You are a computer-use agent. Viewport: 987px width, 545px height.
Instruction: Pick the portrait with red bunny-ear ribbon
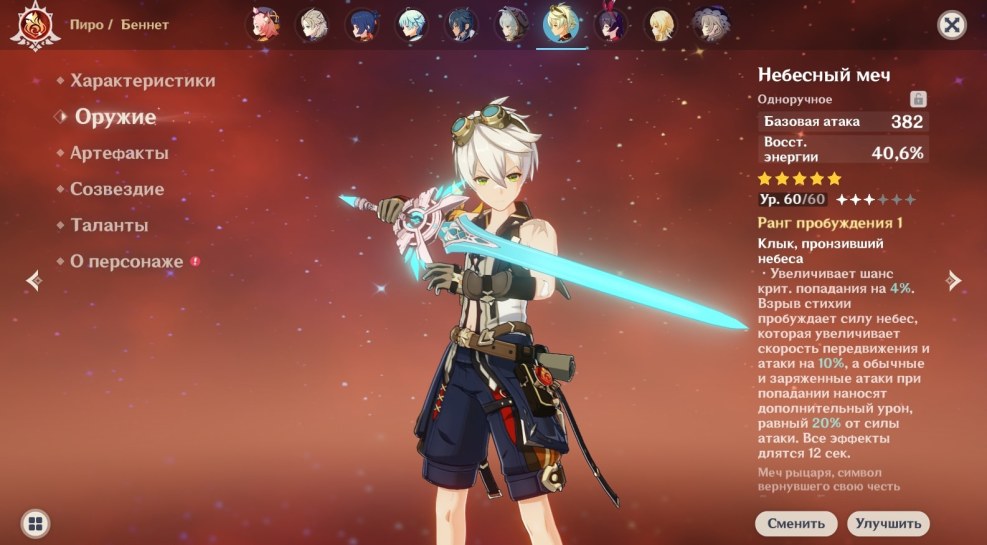click(x=609, y=25)
